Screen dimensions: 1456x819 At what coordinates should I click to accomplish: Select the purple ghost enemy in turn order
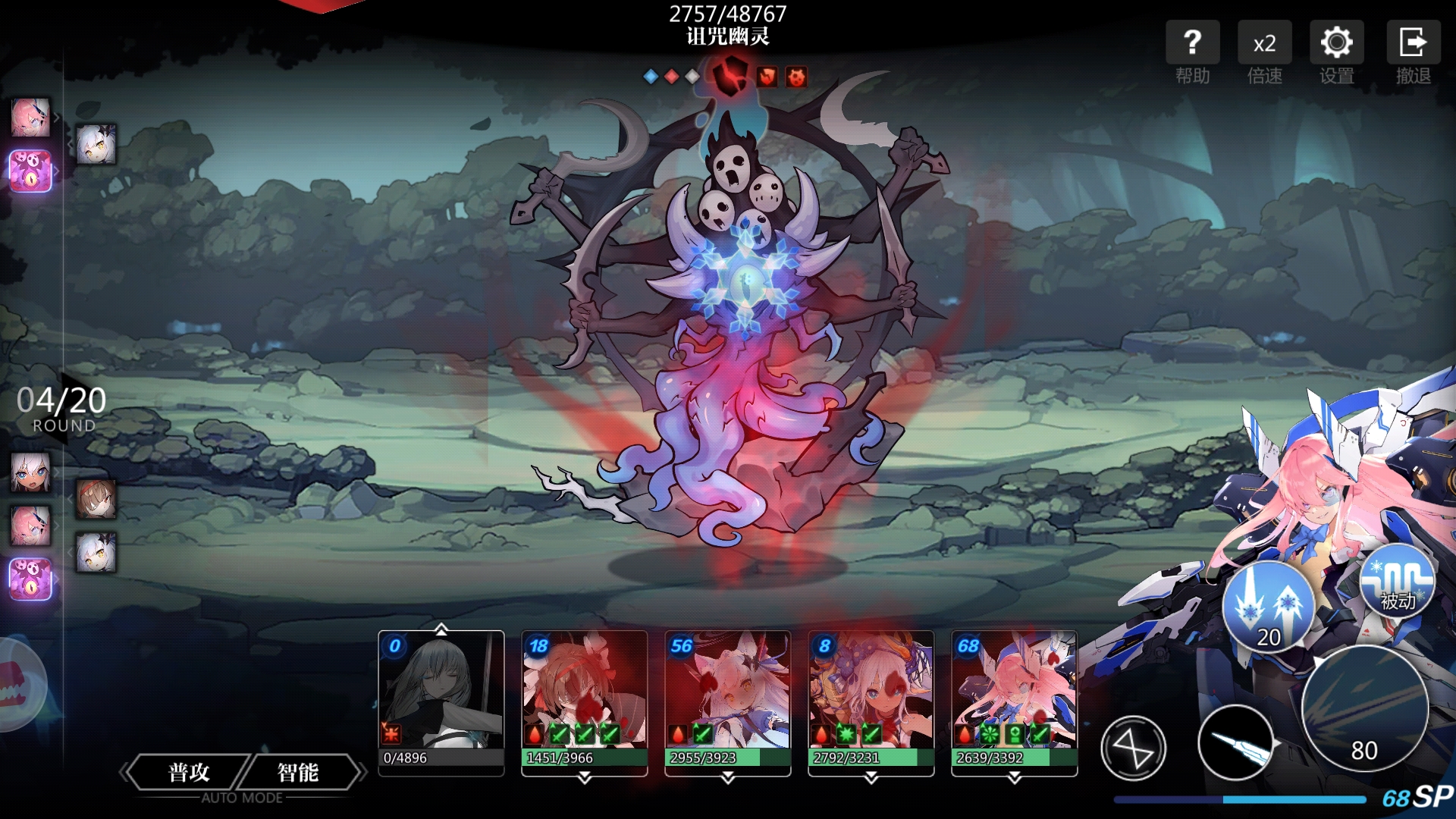[30, 170]
